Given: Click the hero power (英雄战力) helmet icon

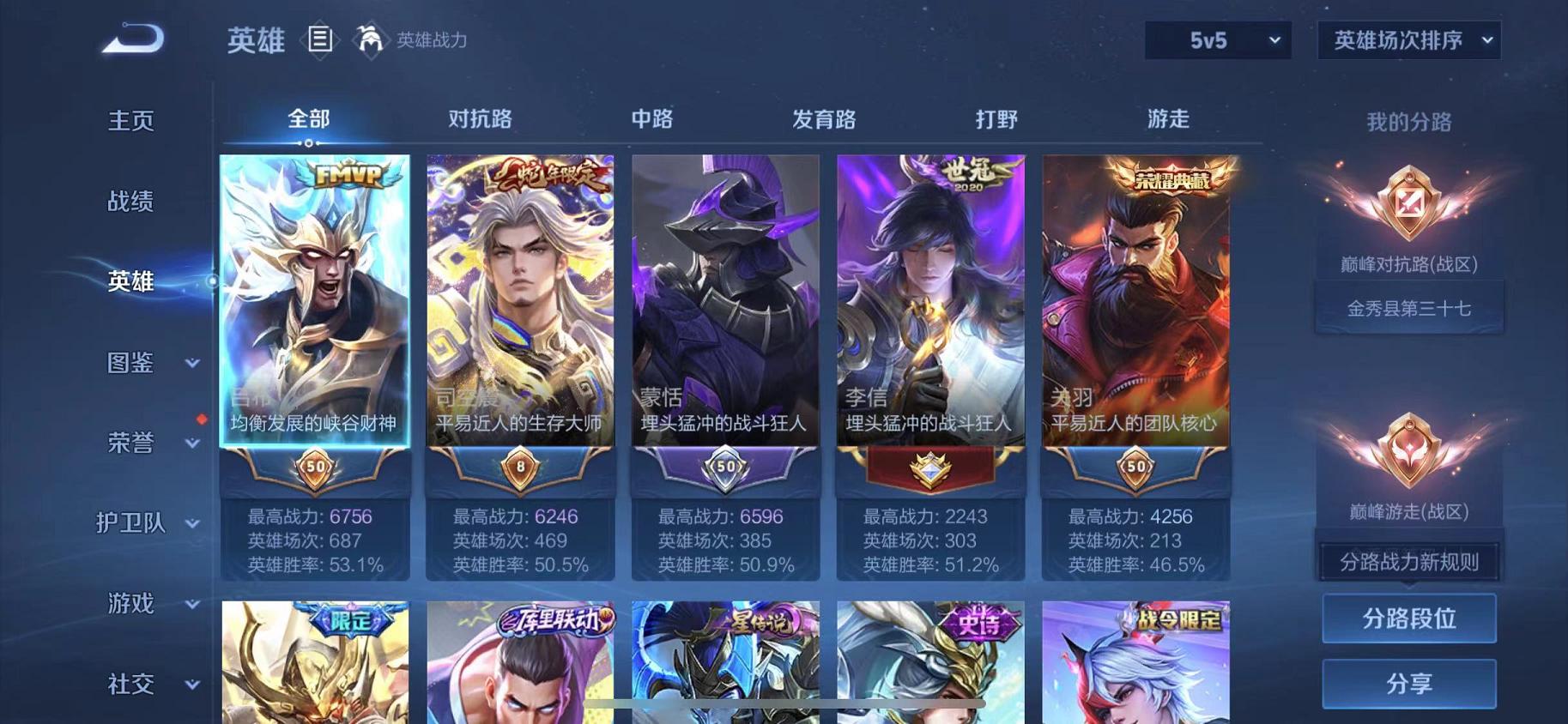Looking at the screenshot, I should pyautogui.click(x=369, y=39).
